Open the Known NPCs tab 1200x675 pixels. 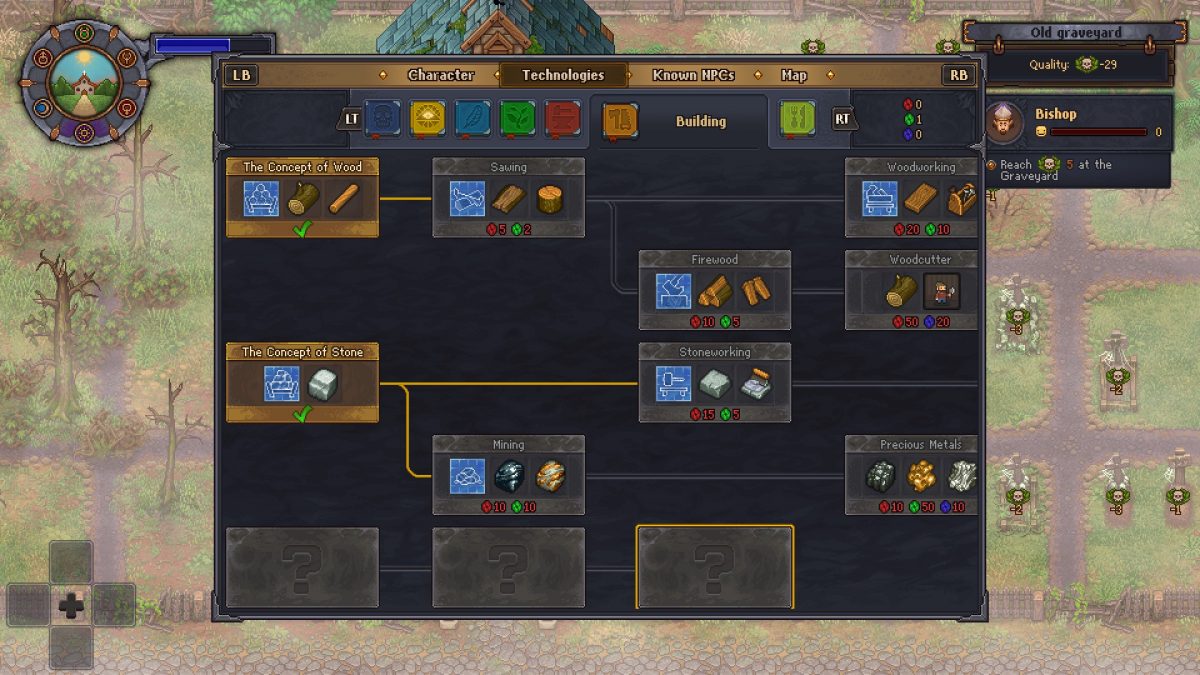click(693, 75)
